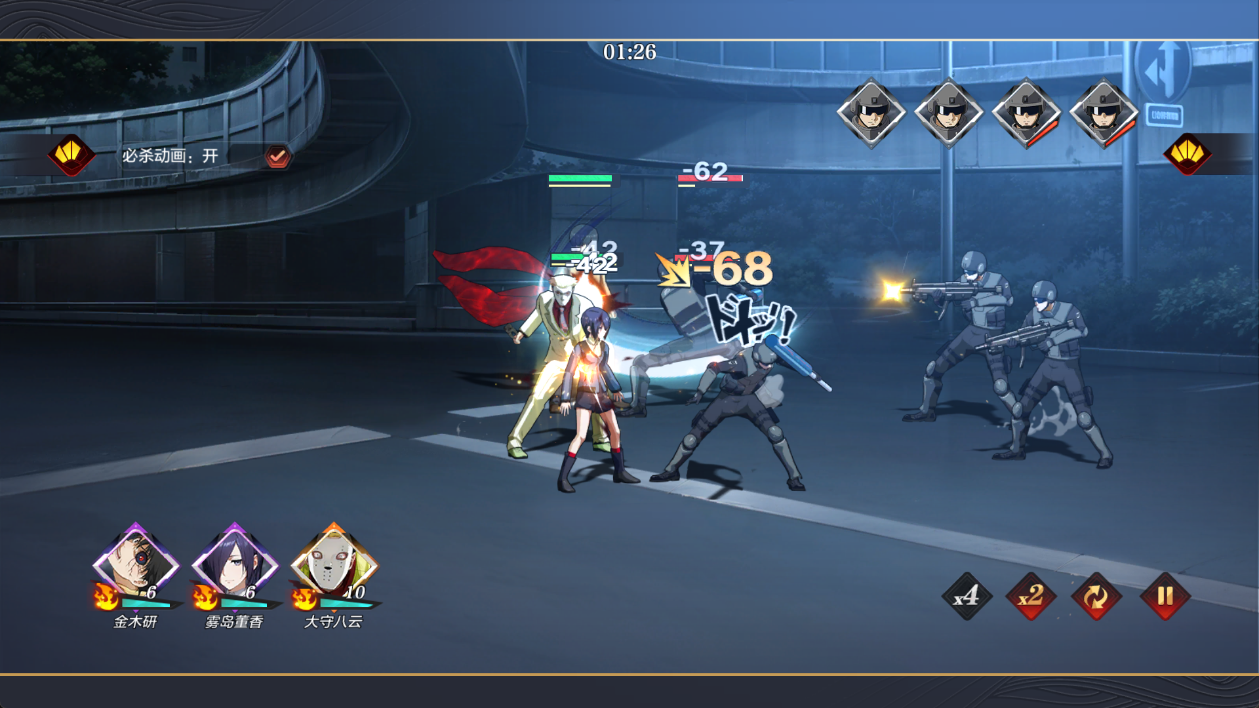Select 大守八云 masked character portrait

point(333,565)
